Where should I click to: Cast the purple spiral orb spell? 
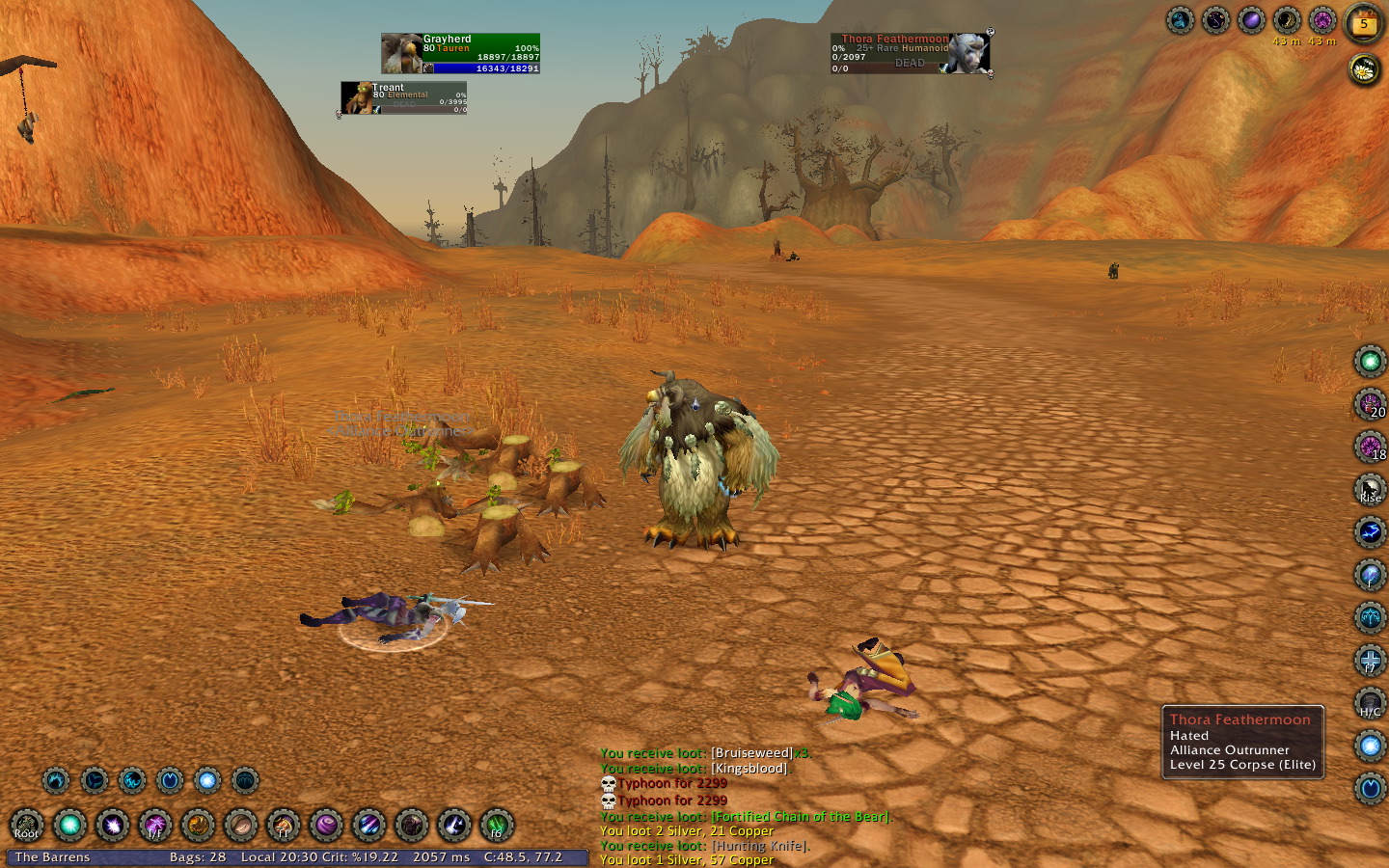(x=326, y=826)
